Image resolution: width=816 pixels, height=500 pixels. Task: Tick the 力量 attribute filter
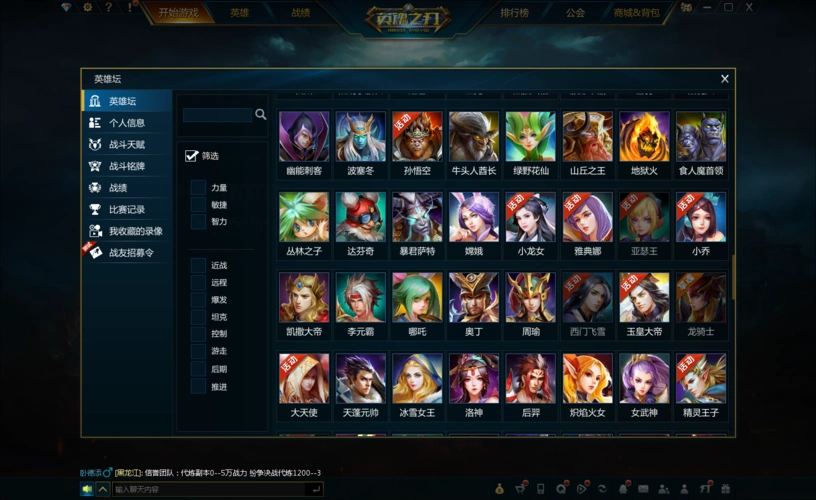pyautogui.click(x=198, y=188)
